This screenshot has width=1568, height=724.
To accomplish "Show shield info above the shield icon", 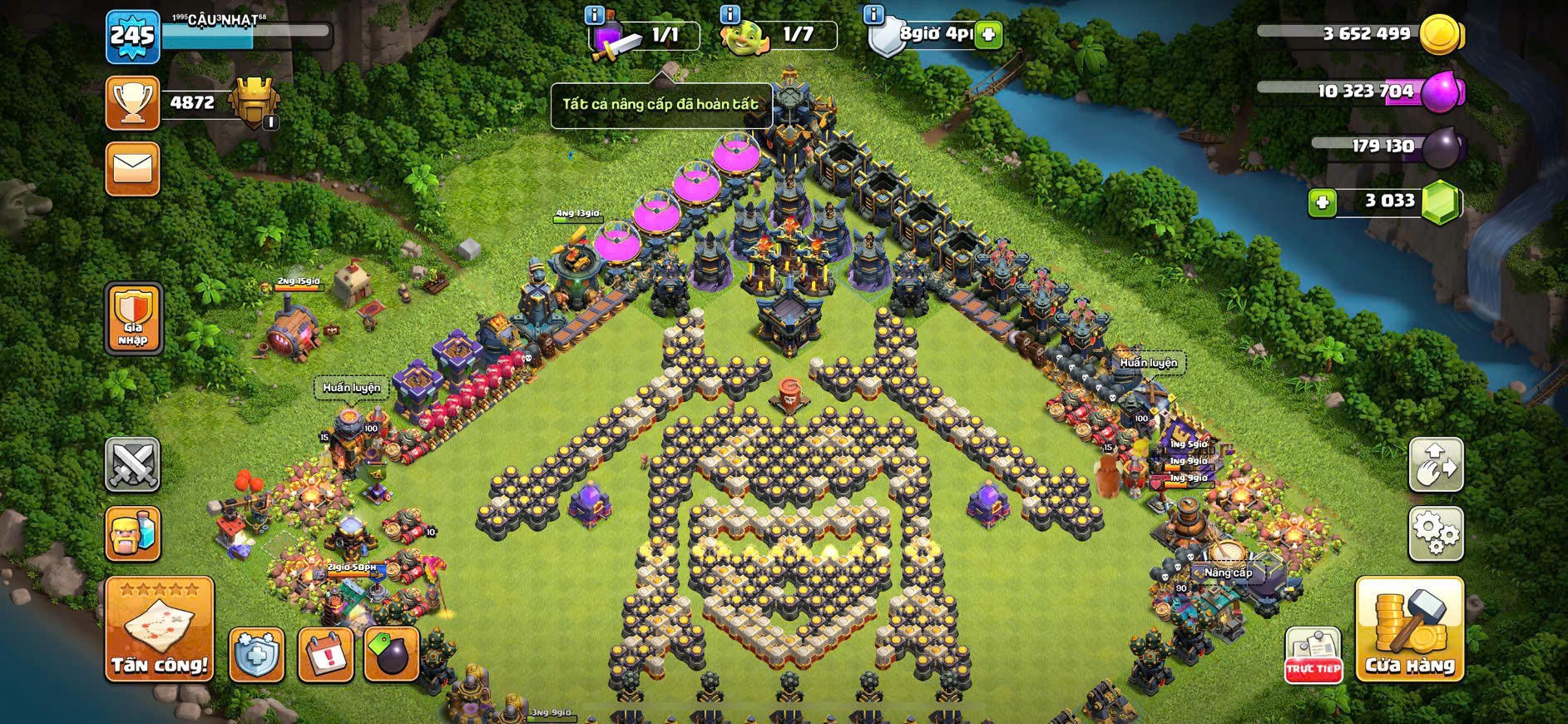I will [873, 14].
